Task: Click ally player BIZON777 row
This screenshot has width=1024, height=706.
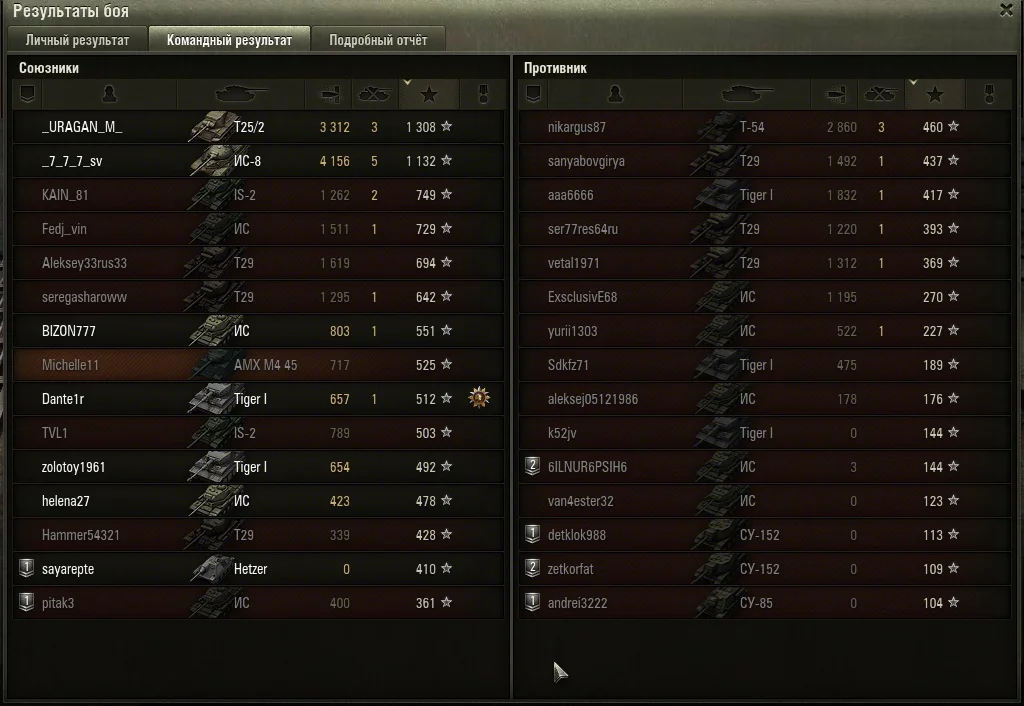Action: click(69, 331)
